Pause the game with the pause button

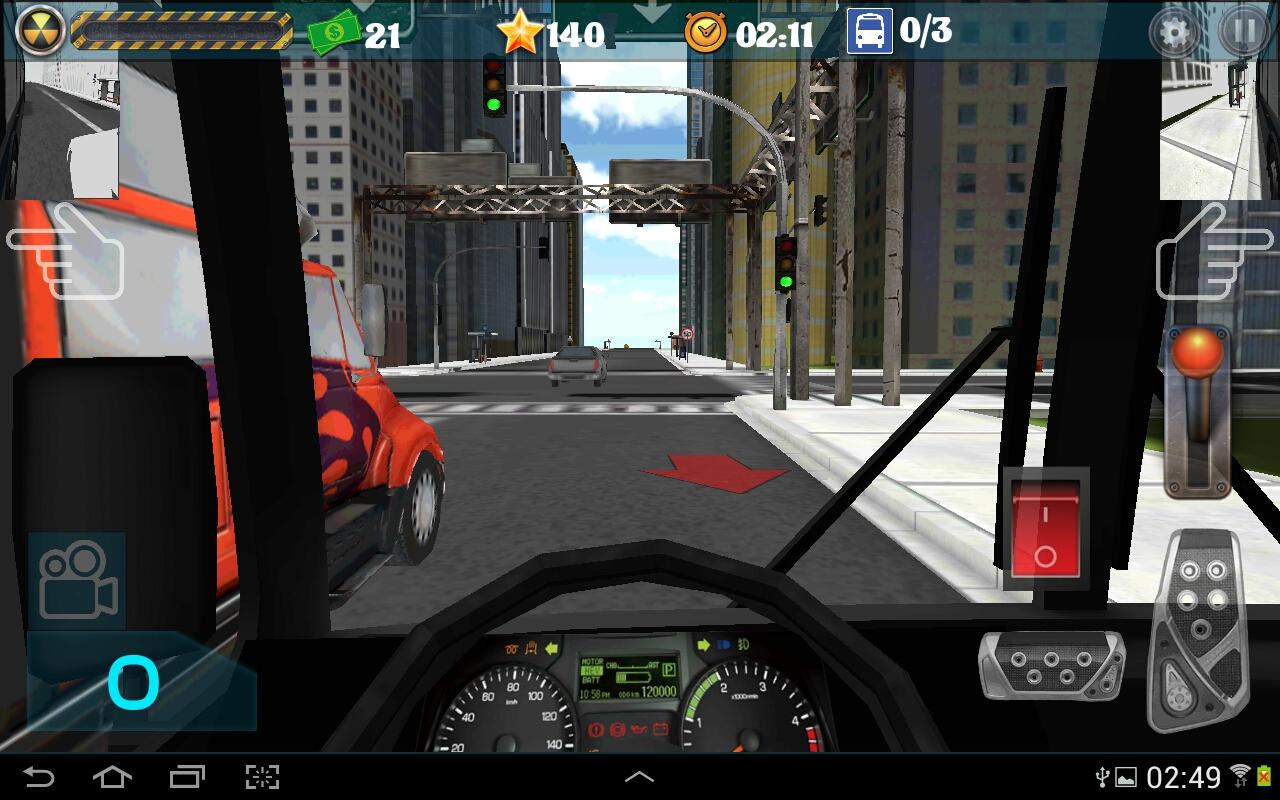click(x=1243, y=31)
